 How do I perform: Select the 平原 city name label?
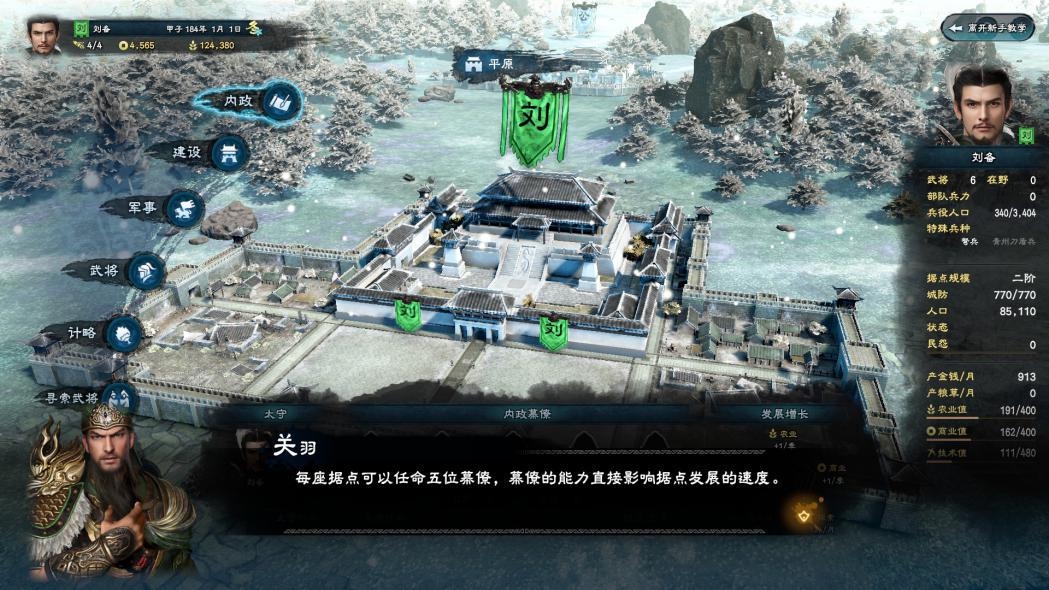489,65
